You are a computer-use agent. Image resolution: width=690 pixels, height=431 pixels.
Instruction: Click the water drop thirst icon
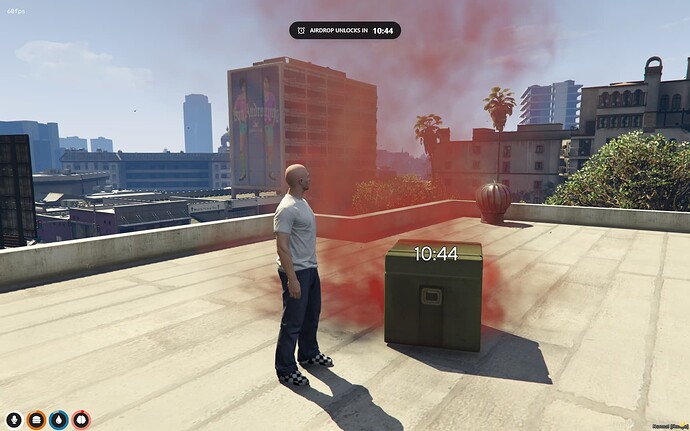(x=58, y=420)
